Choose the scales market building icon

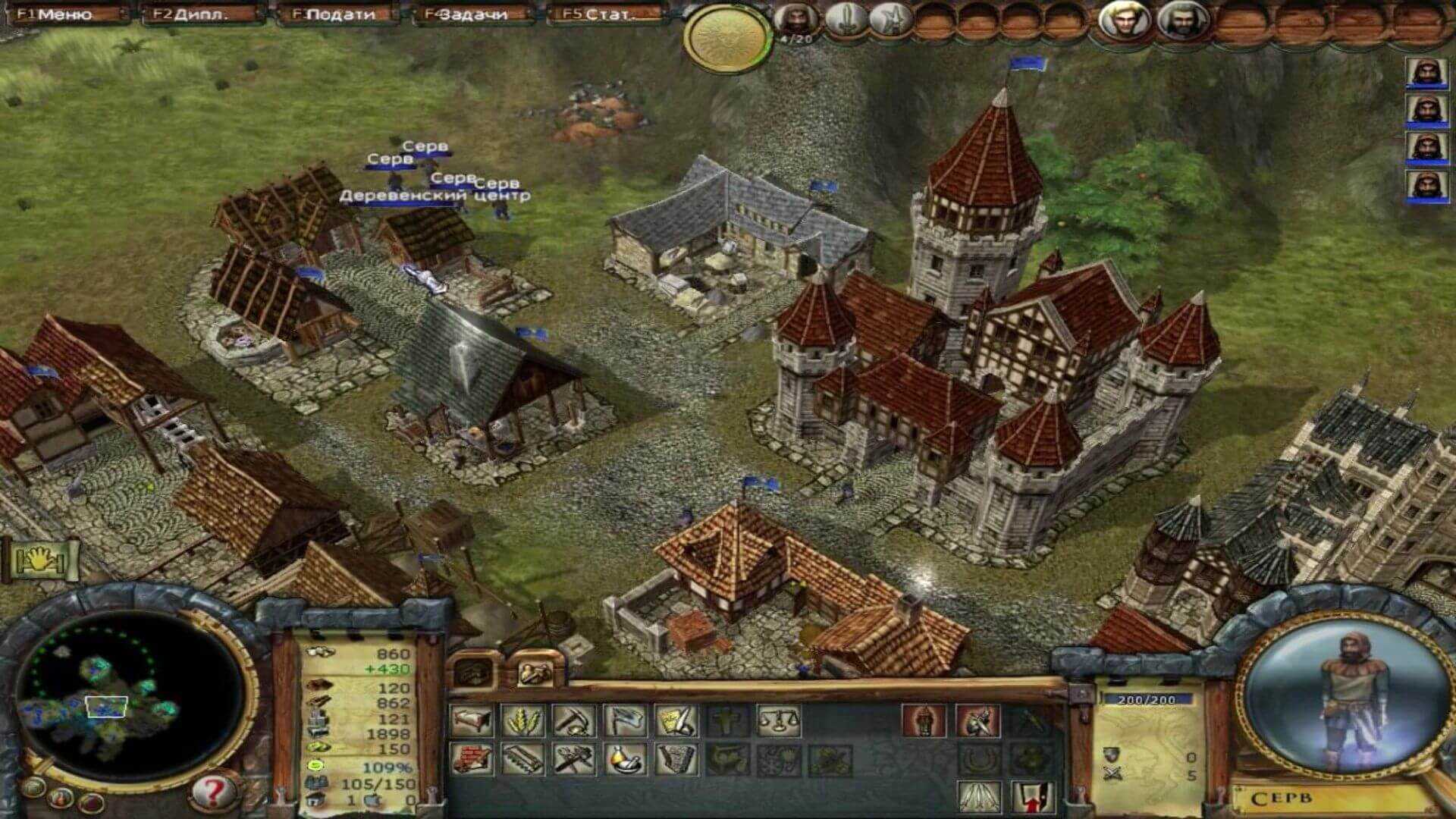coord(779,720)
